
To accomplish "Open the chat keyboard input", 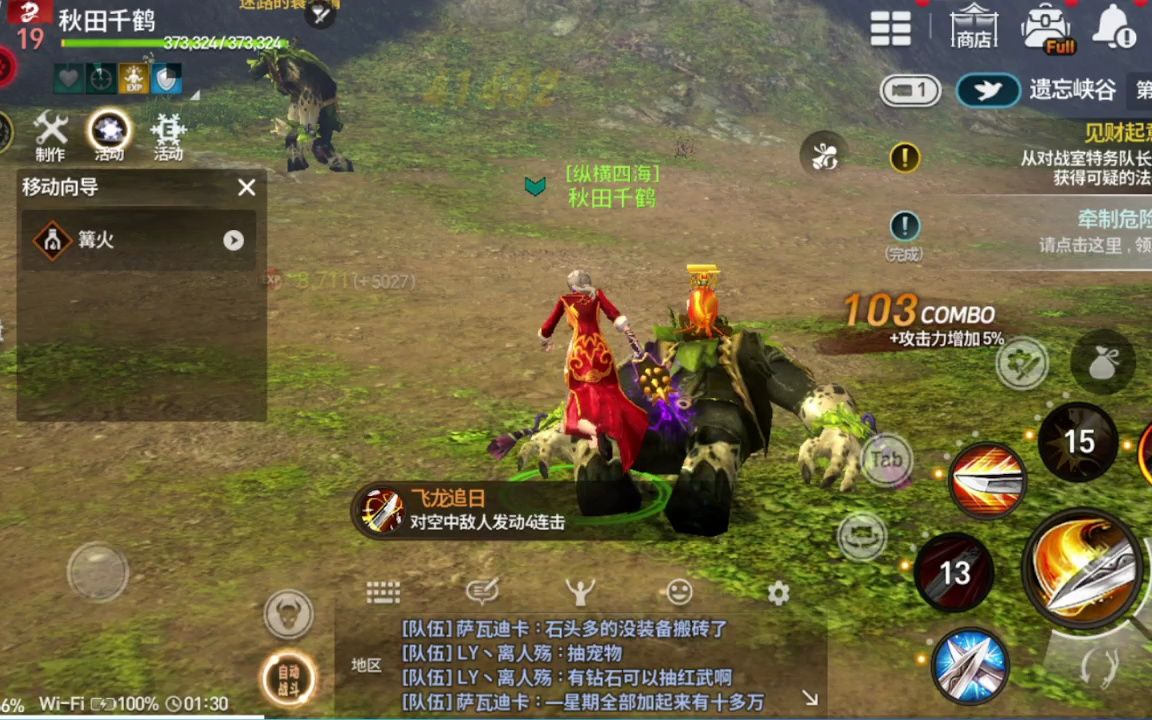I will click(x=383, y=592).
